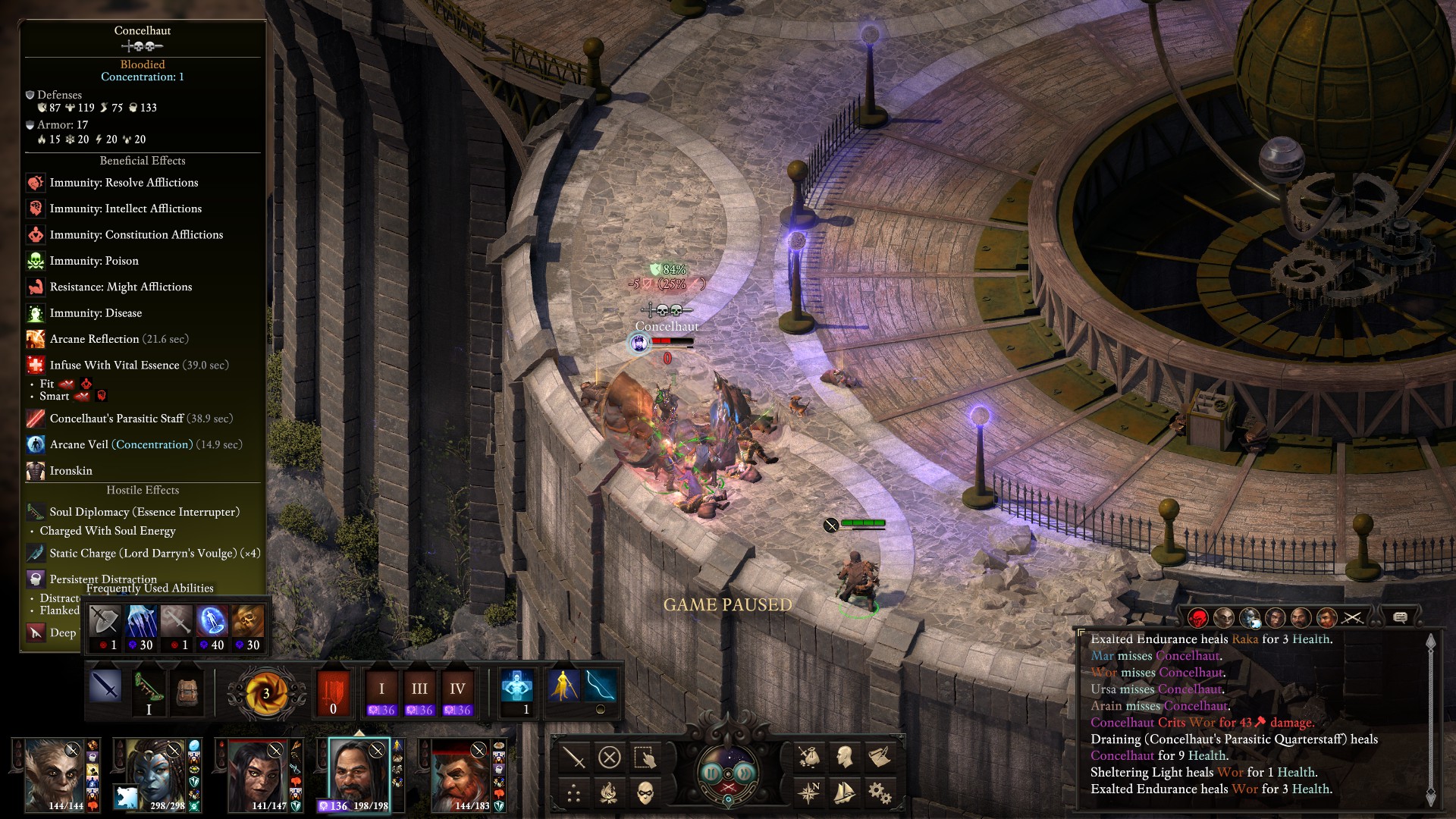Click the golden Empower orb
The width and height of the screenshot is (1456, 819).
tap(266, 693)
